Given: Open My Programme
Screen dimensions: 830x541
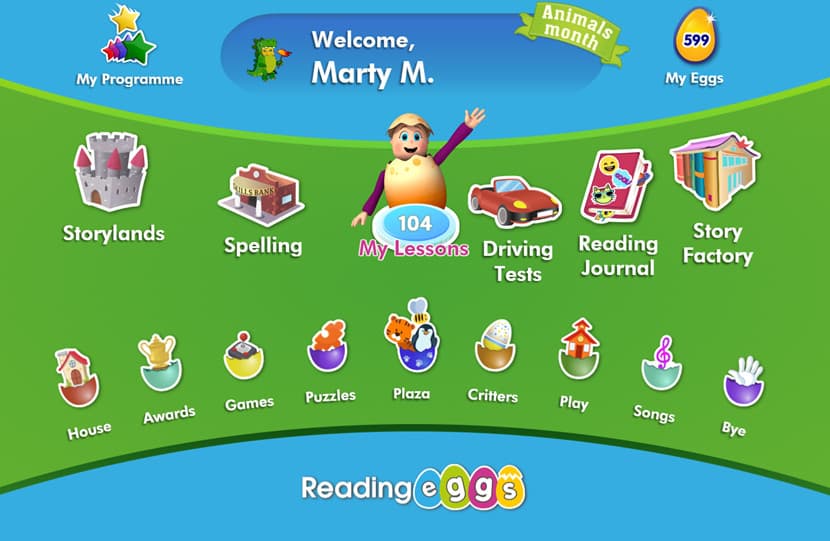Looking at the screenshot, I should pyautogui.click(x=130, y=45).
